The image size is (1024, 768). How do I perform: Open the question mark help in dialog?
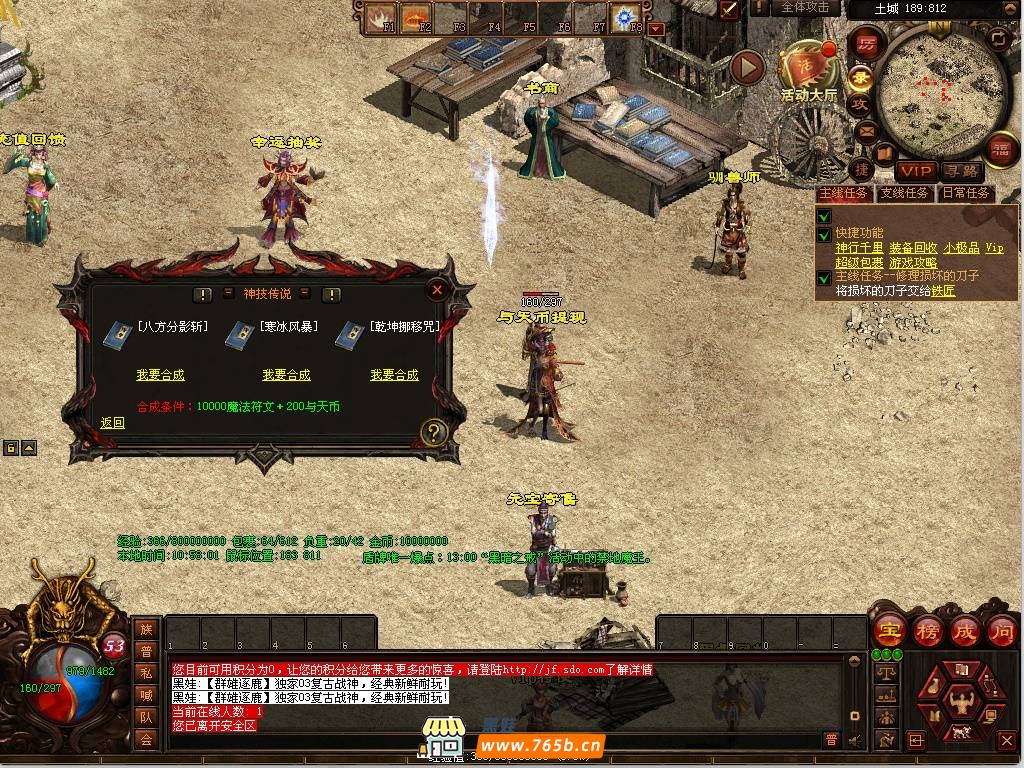pyautogui.click(x=433, y=432)
